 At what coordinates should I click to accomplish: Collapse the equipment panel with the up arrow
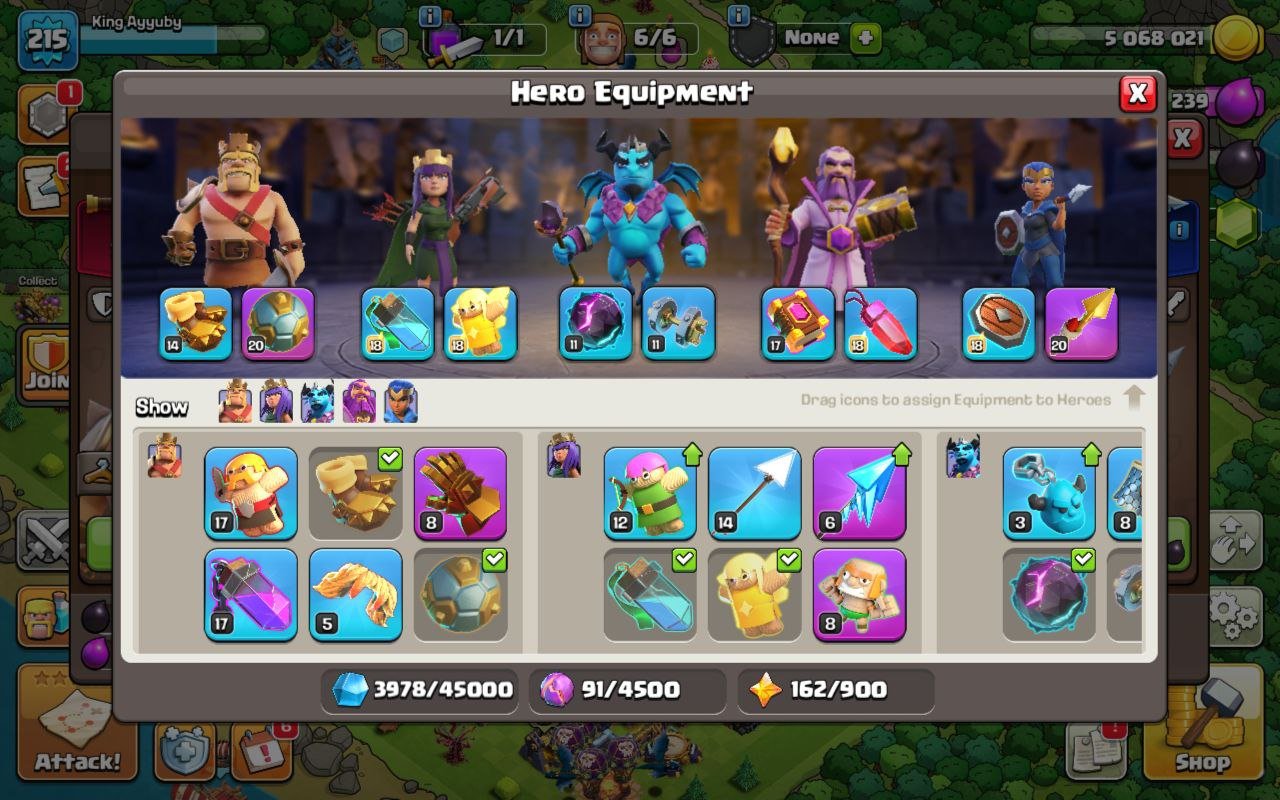tap(1136, 398)
